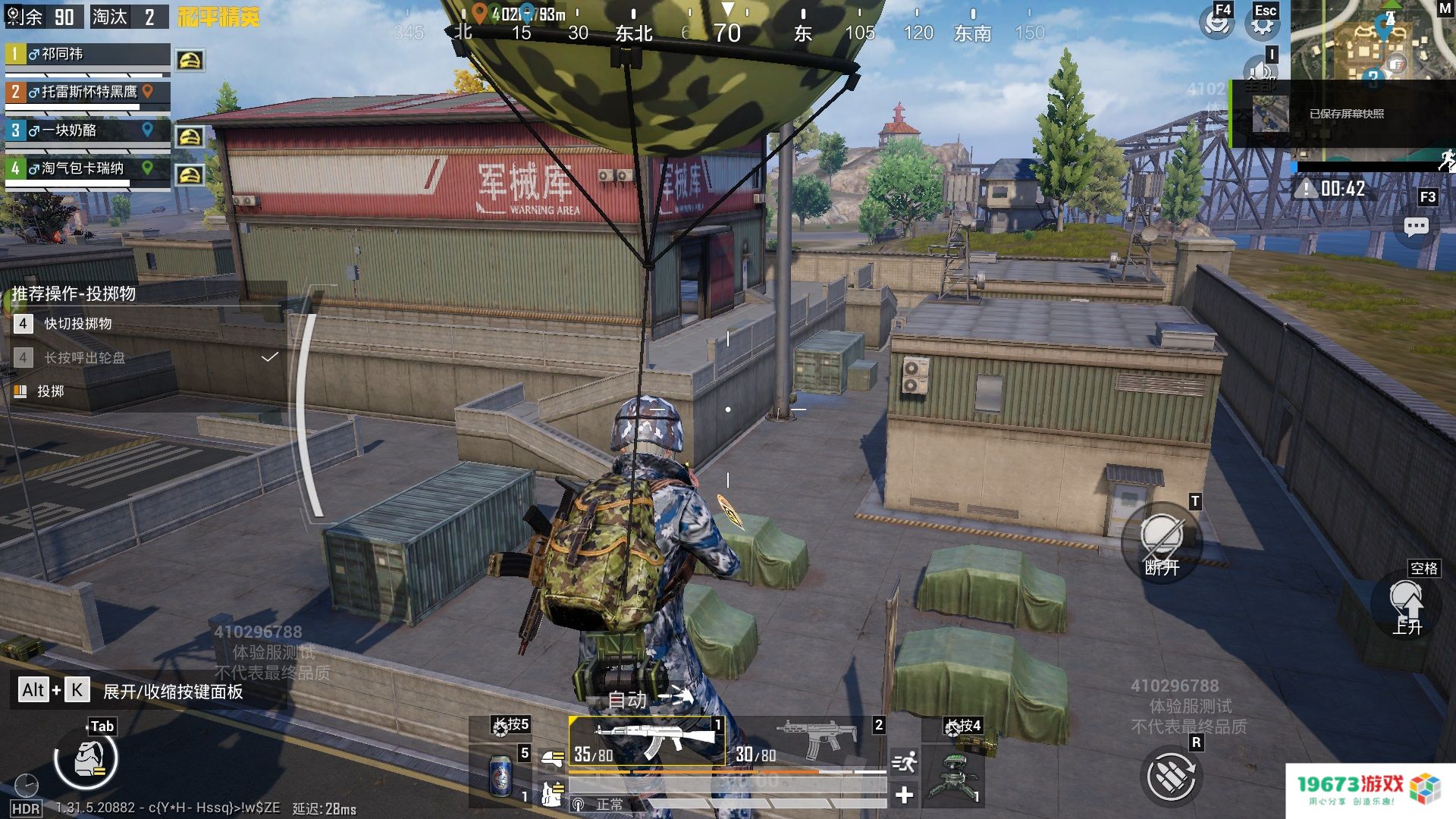Activate the 上升 ascend button
Viewport: 1456px width, 819px height.
coord(1407,605)
